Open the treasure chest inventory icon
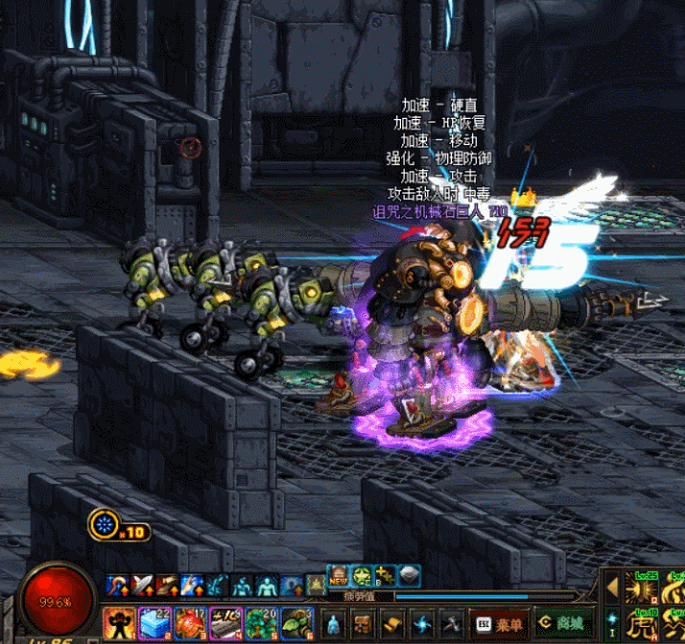This screenshot has width=685, height=644. [x=363, y=624]
